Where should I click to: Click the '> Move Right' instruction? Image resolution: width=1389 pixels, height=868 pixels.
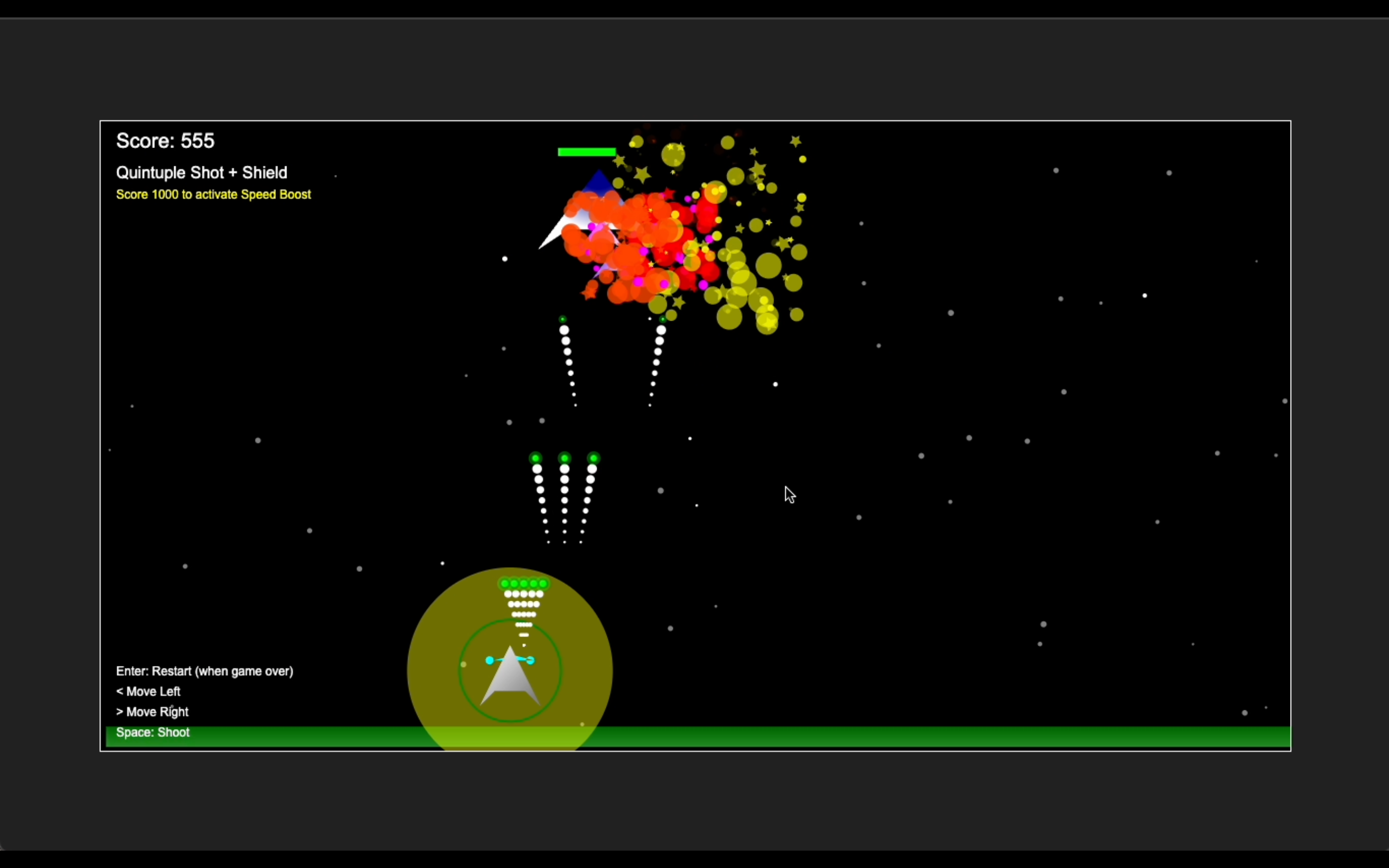pyautogui.click(x=151, y=712)
